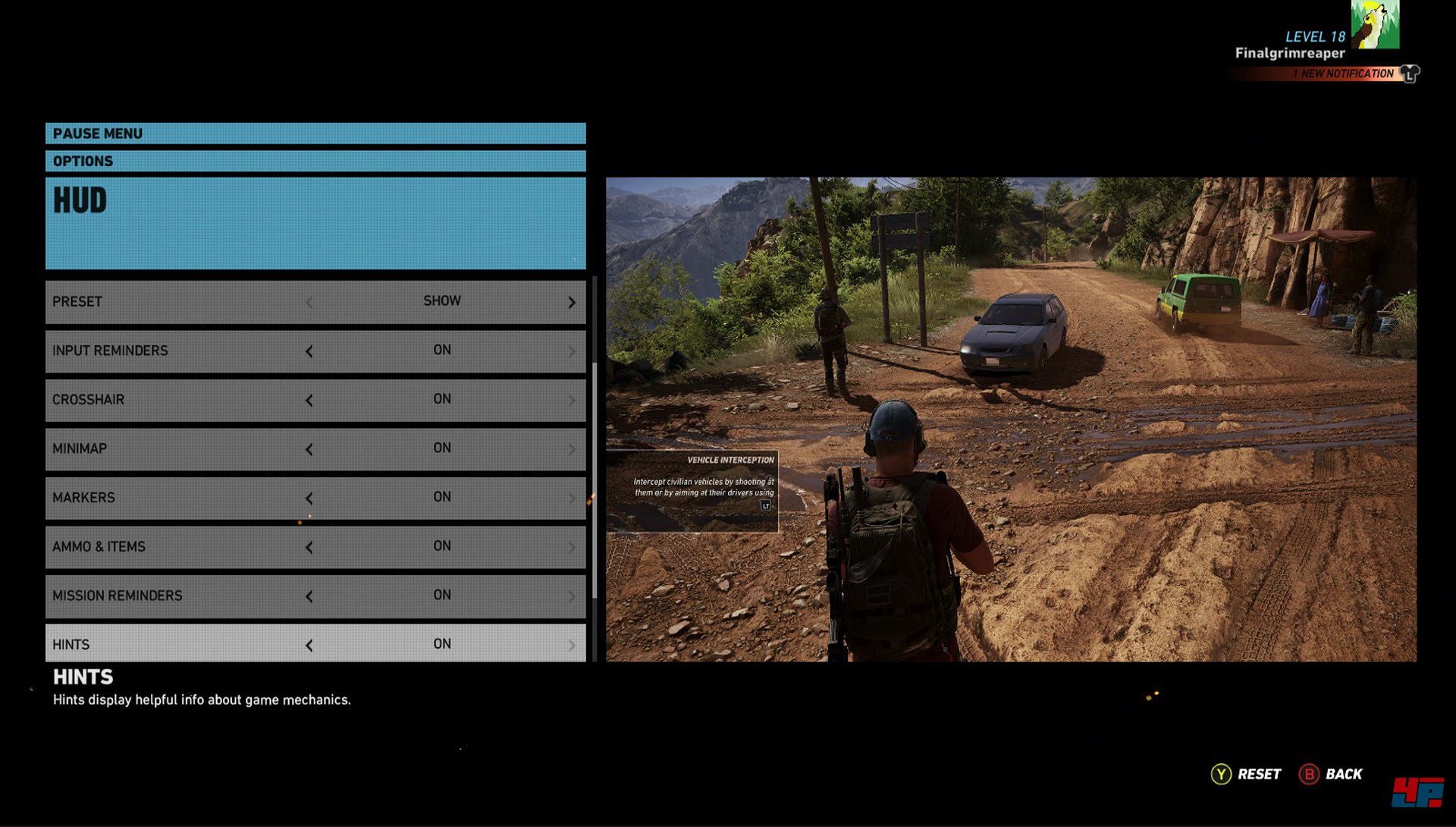The height and width of the screenshot is (827, 1456).
Task: Switch Ammo & Items with its left arrow
Action: tap(309, 547)
